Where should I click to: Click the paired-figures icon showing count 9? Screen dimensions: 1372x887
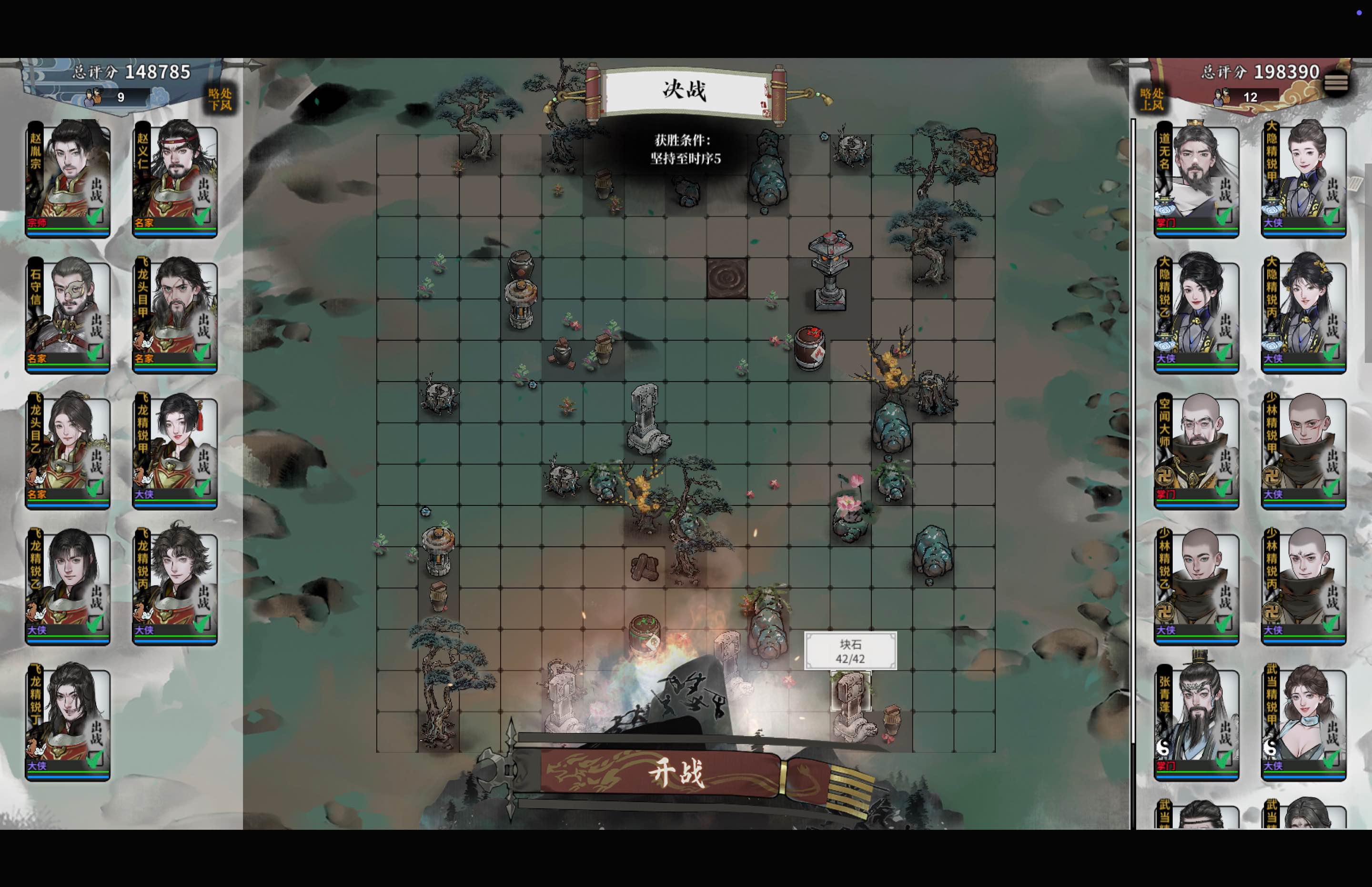(94, 97)
